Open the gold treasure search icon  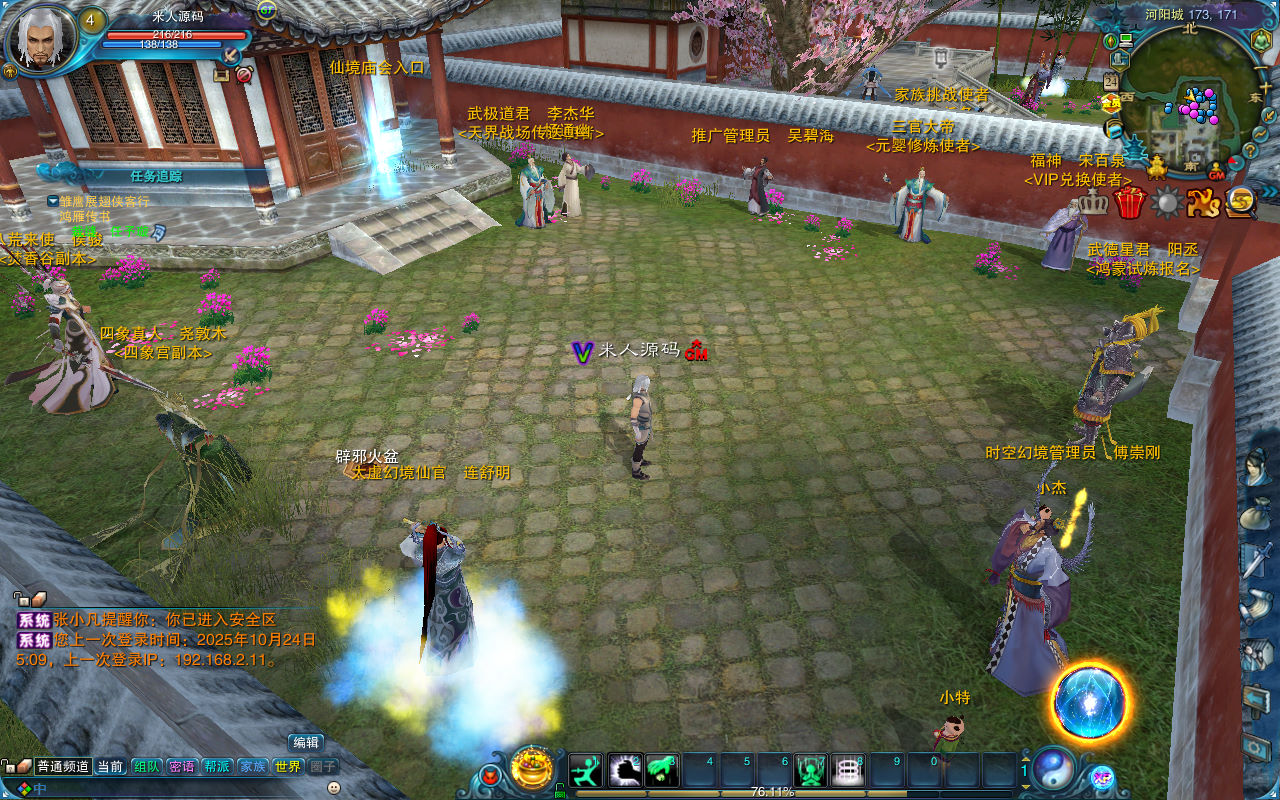(1241, 202)
